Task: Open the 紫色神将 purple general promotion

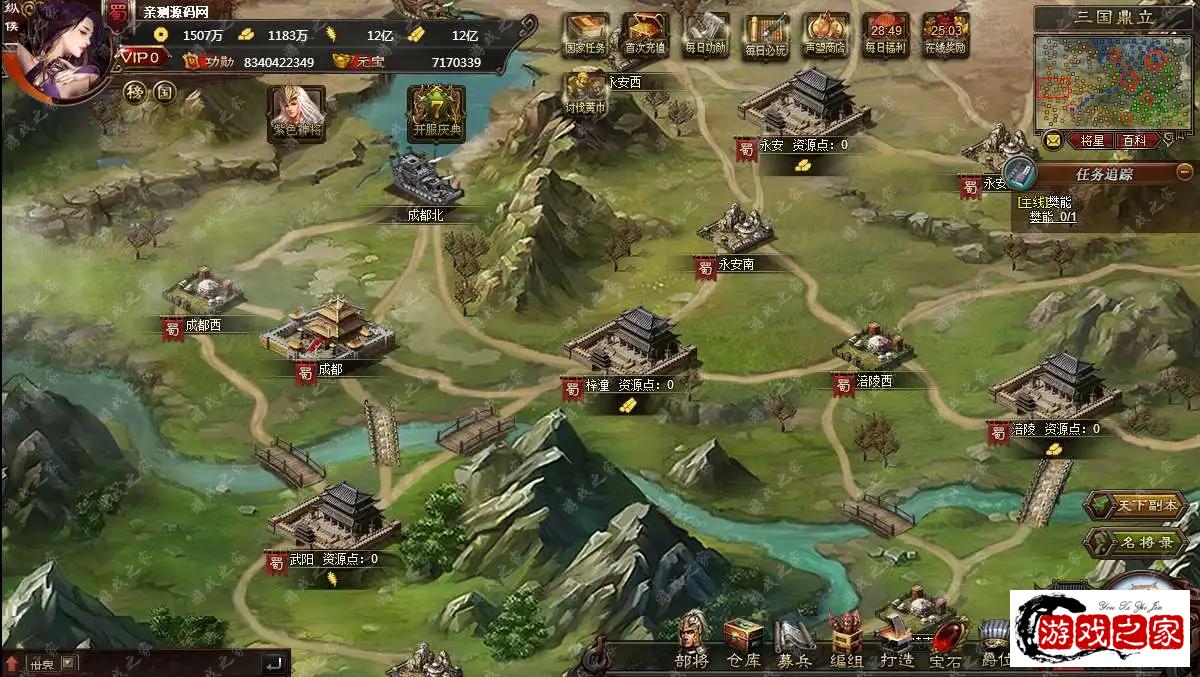Action: (298, 110)
